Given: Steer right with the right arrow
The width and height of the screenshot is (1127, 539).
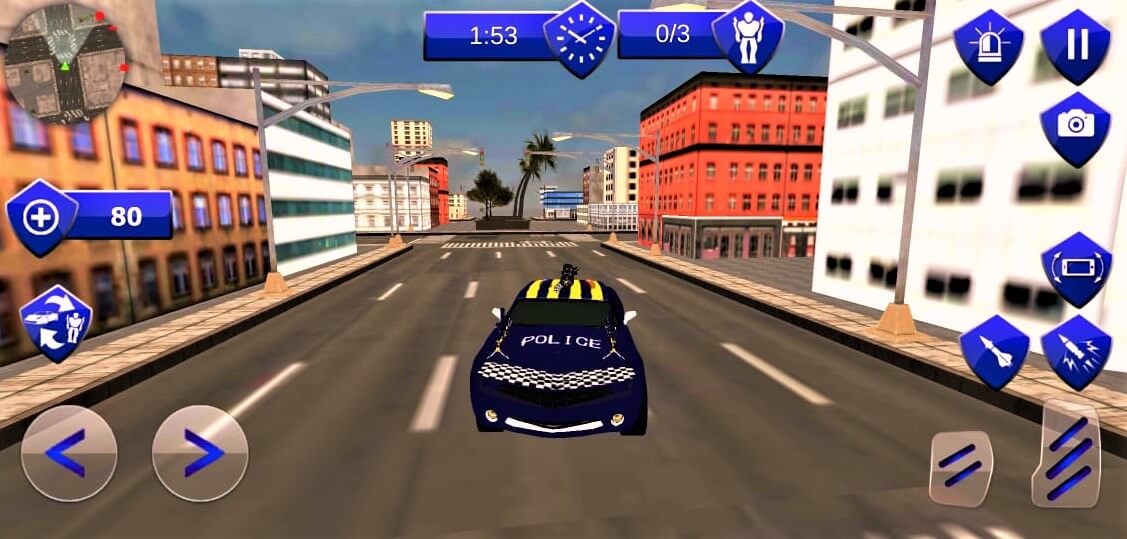Looking at the screenshot, I should click(x=200, y=453).
